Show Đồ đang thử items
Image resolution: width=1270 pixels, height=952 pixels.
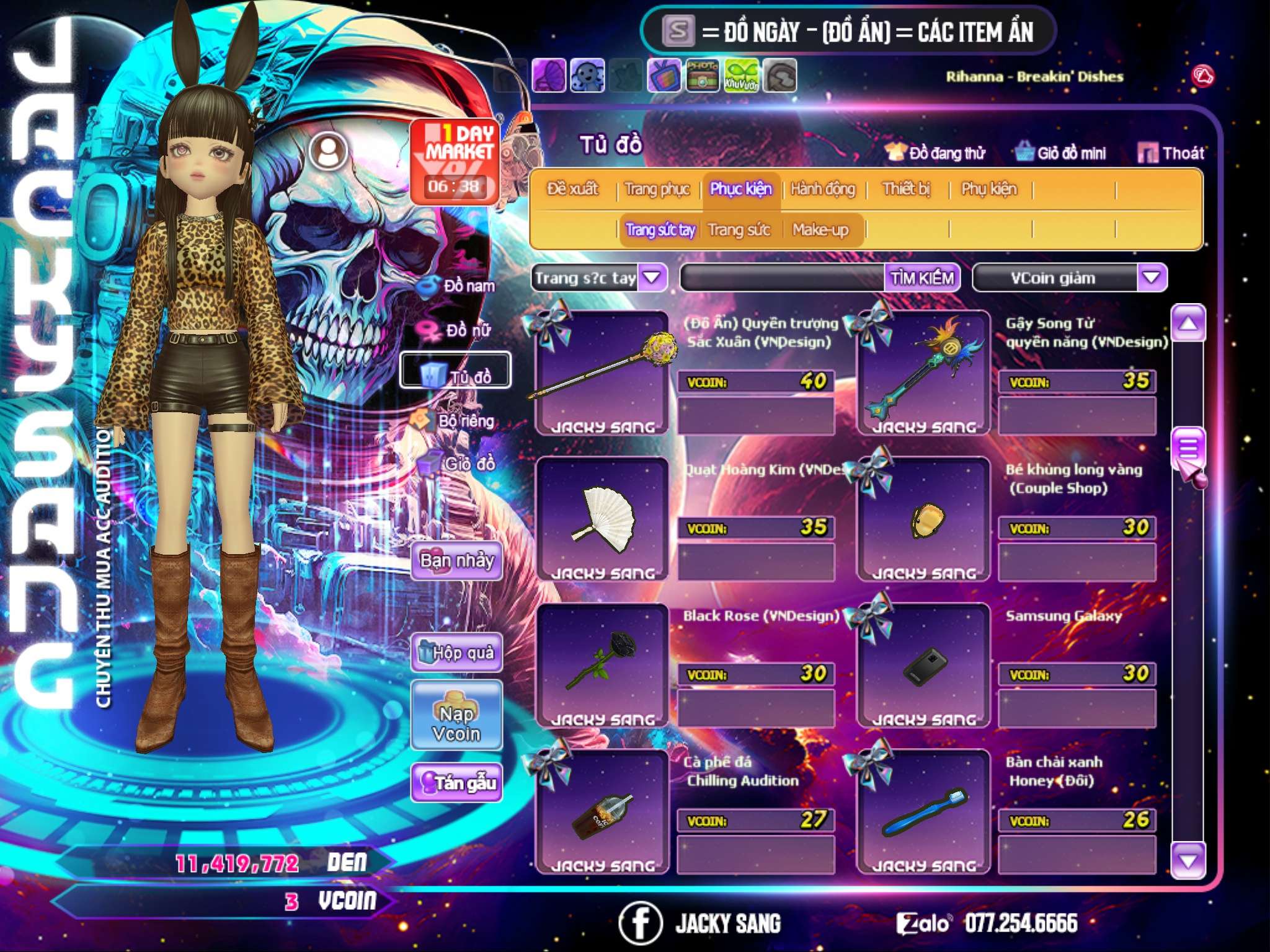[936, 153]
